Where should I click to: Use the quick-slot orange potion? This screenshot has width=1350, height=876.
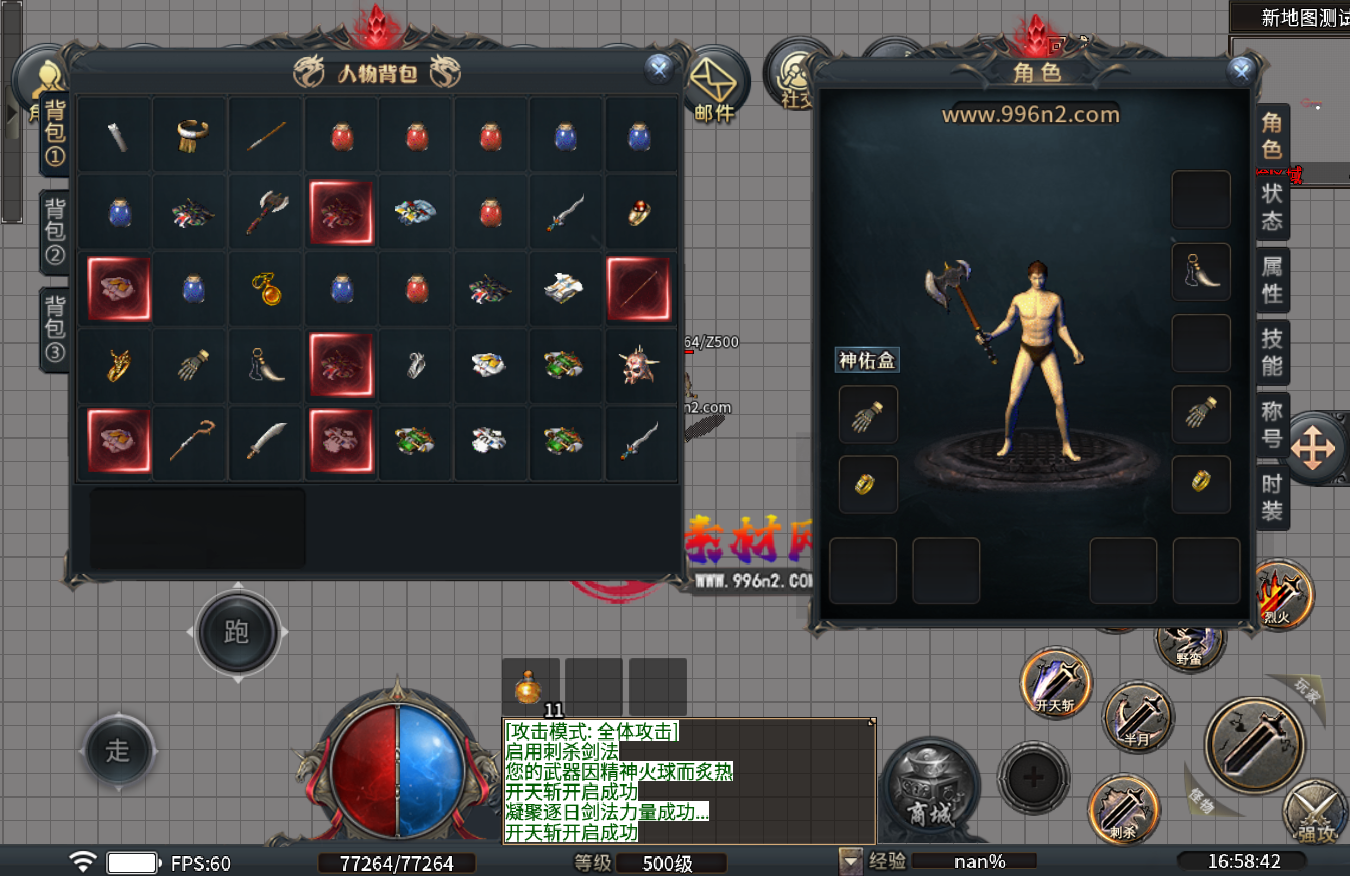530,688
